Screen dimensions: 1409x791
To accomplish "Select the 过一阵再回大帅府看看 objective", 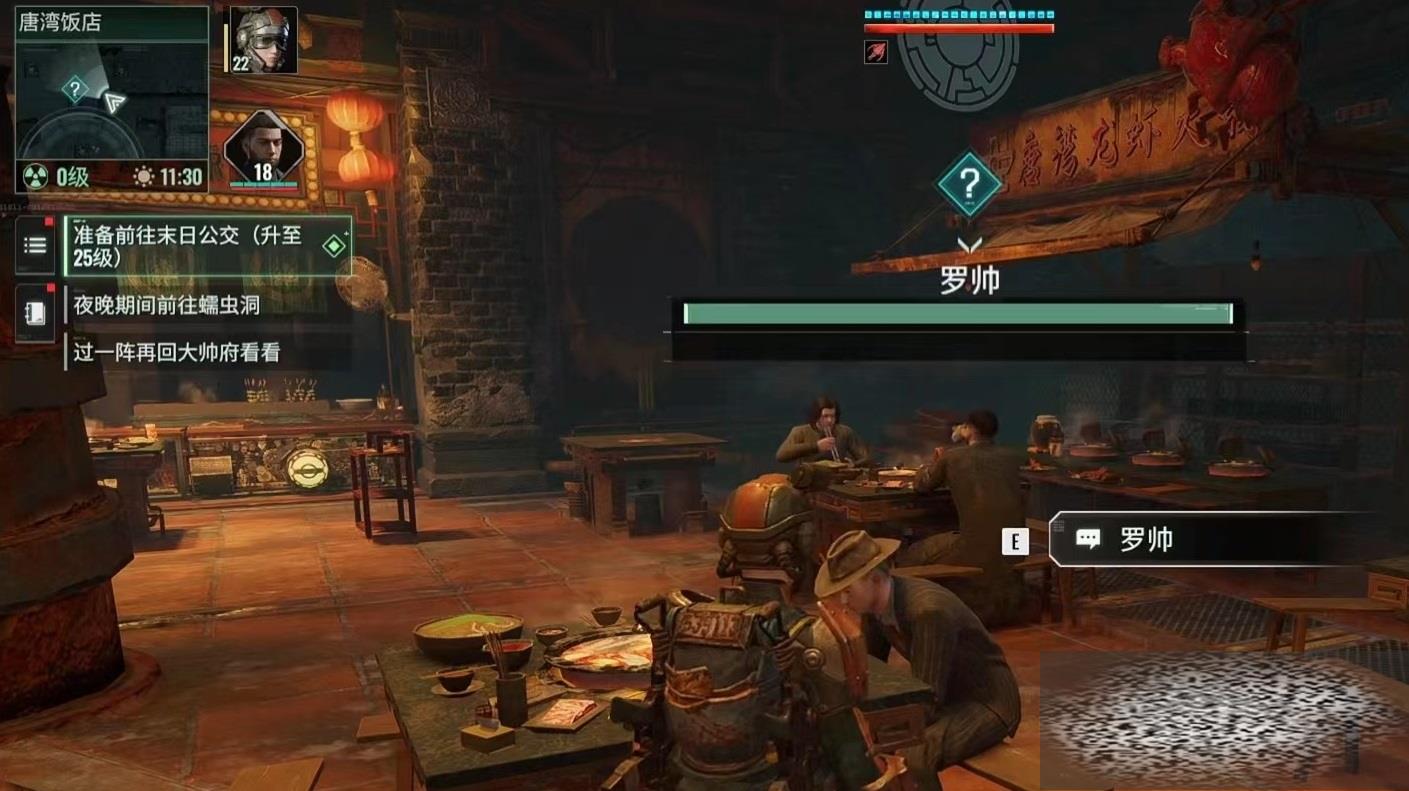I will coord(177,352).
